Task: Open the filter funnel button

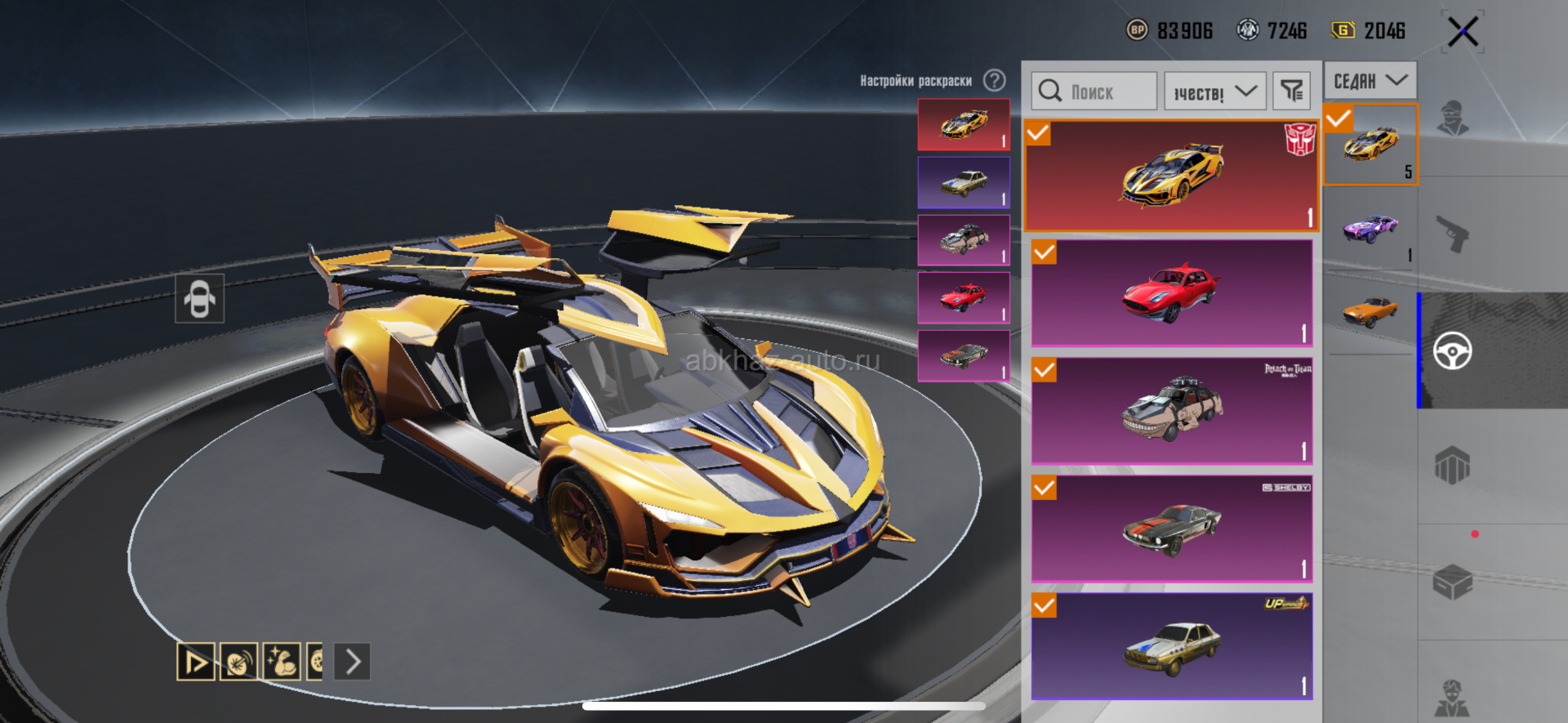Action: click(1291, 91)
